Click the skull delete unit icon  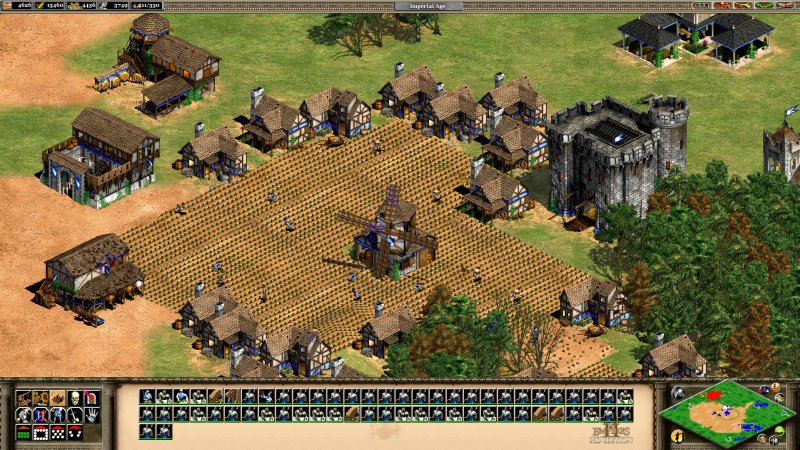pyautogui.click(x=75, y=398)
